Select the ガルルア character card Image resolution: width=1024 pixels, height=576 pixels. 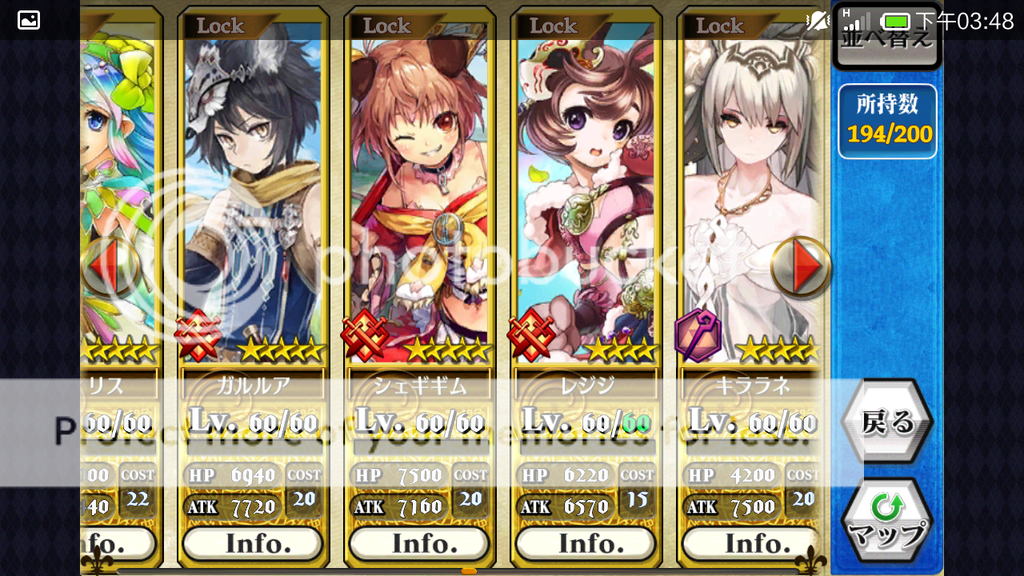pyautogui.click(x=253, y=200)
